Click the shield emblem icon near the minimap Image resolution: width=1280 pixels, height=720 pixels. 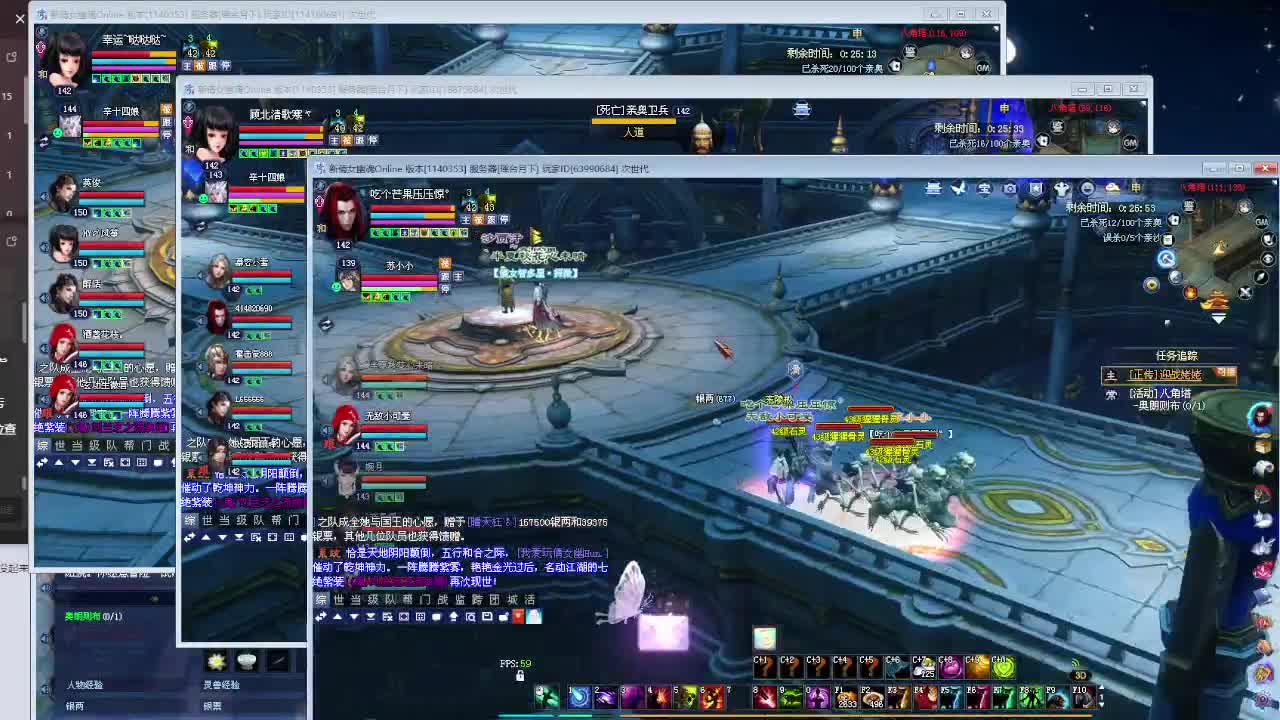[x=1035, y=188]
